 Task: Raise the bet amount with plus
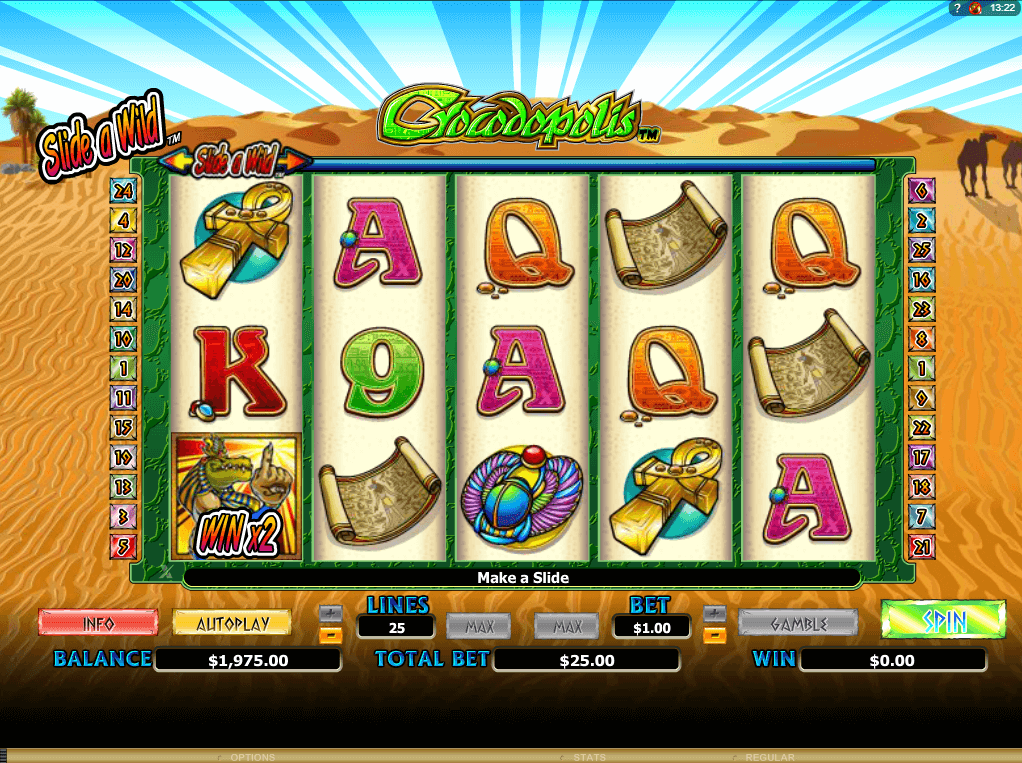pos(714,613)
